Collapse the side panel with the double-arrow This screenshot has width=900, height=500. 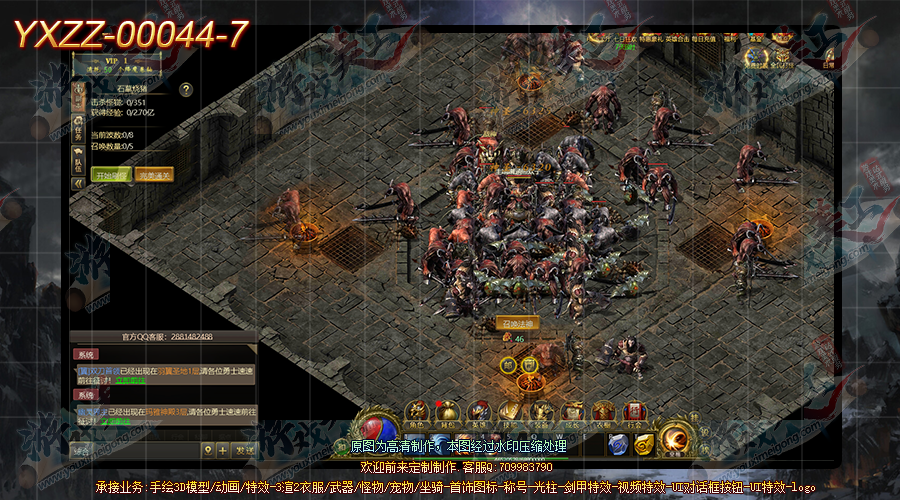(77, 184)
